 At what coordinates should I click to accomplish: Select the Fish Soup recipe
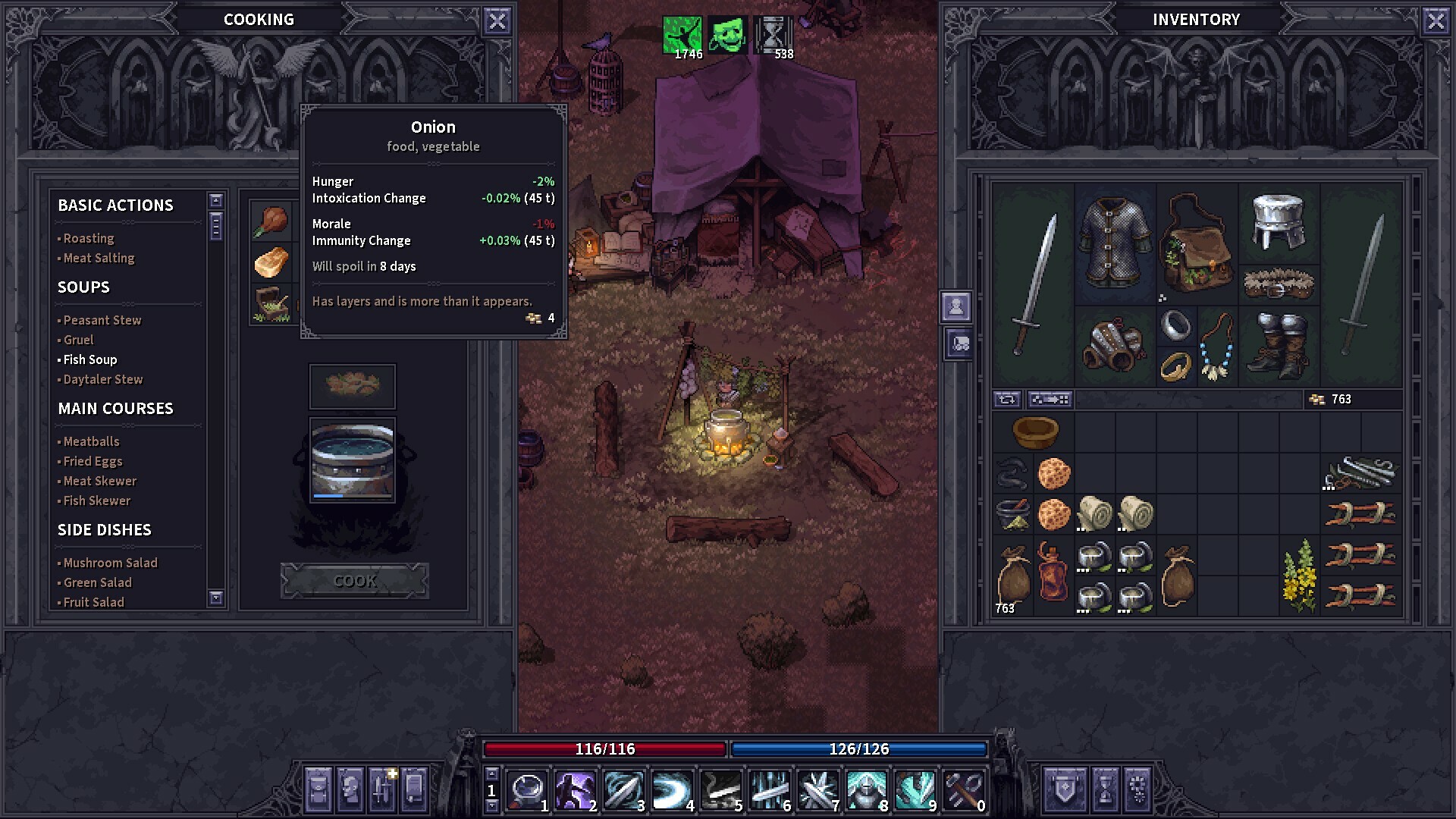89,359
